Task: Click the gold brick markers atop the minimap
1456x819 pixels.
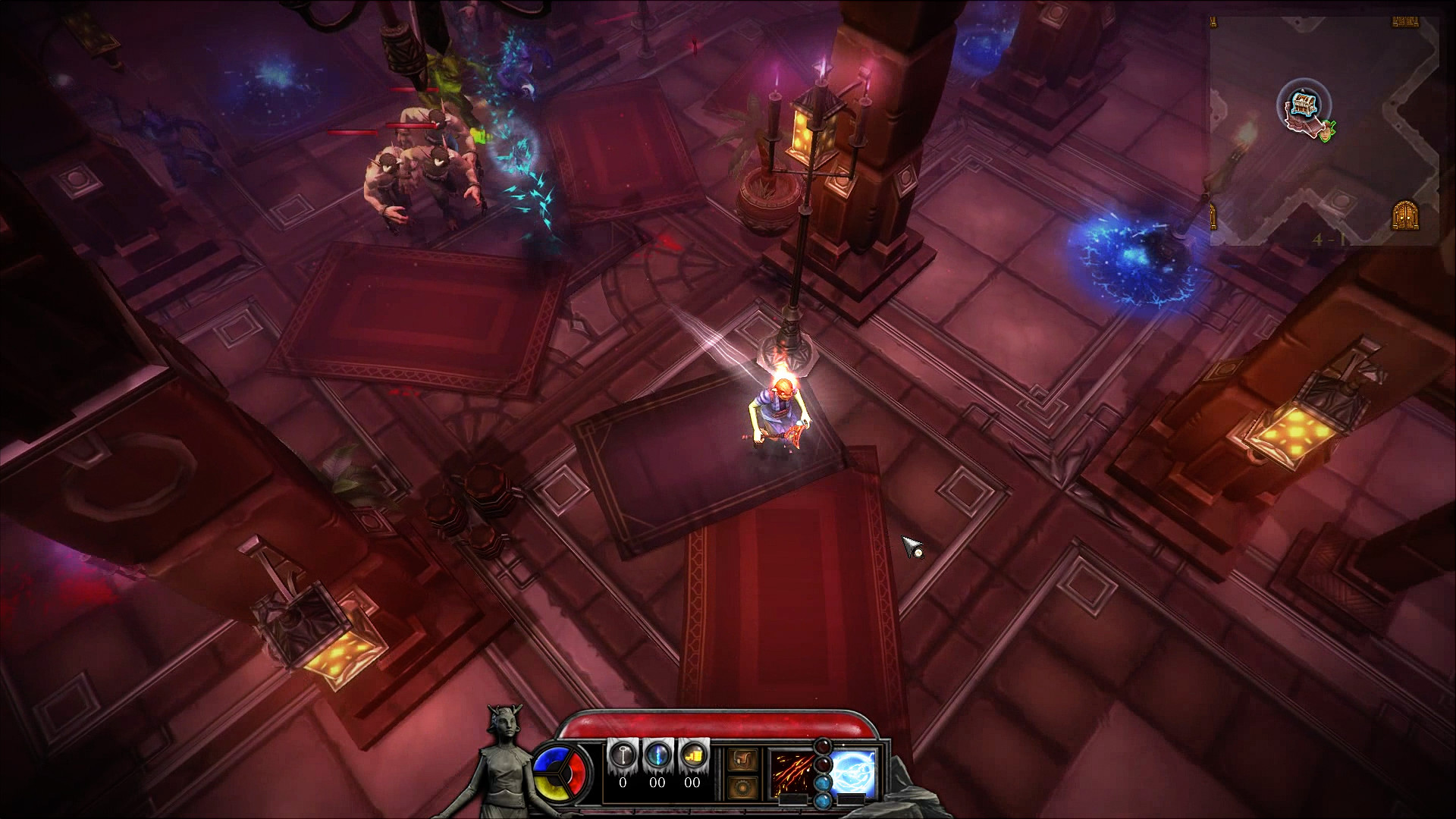Action: pos(1405,20)
